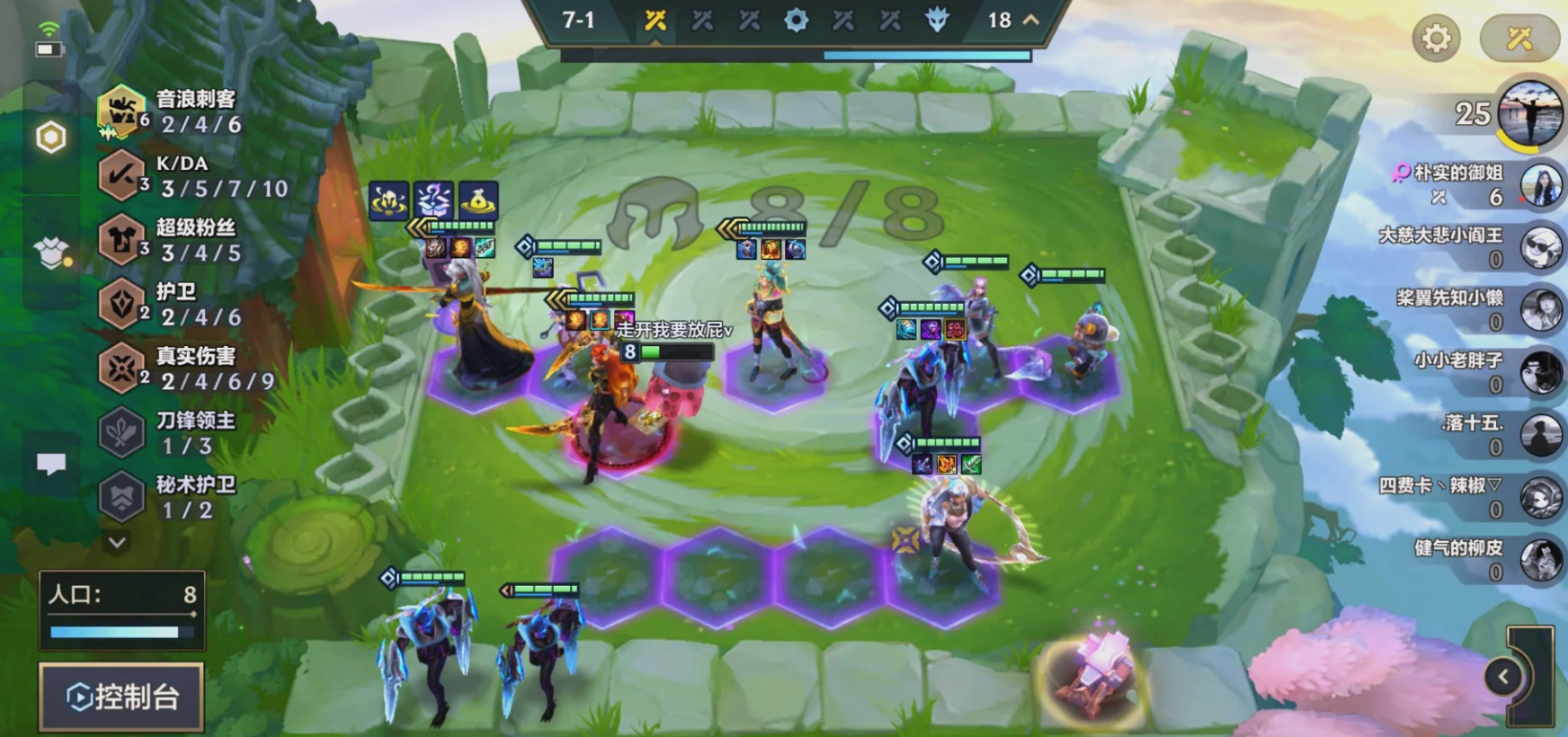Tap the crossed swords button top right
Screen dimensions: 1568x737
pos(1519,38)
